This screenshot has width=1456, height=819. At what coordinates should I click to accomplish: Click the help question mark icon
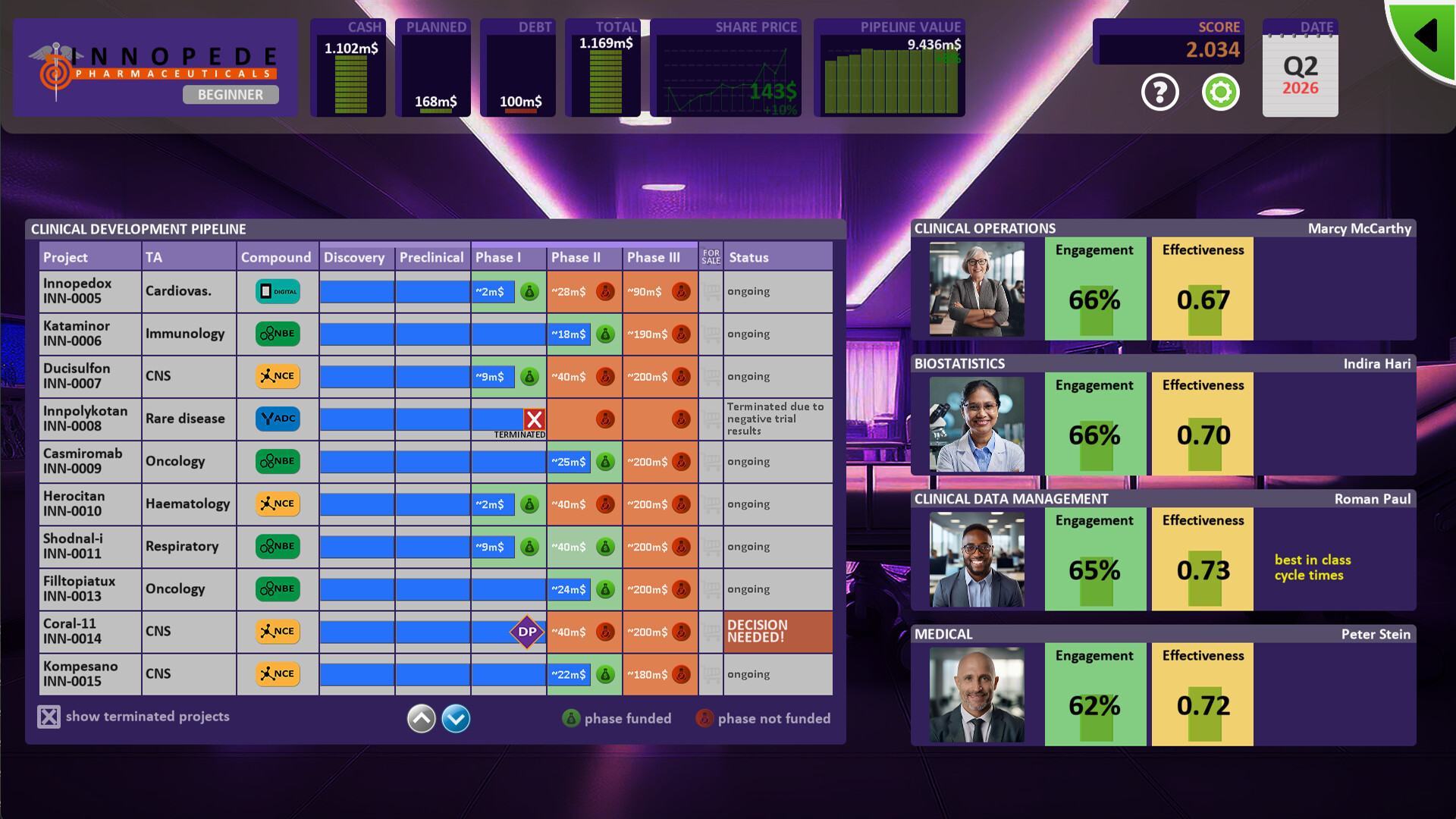click(x=1159, y=91)
